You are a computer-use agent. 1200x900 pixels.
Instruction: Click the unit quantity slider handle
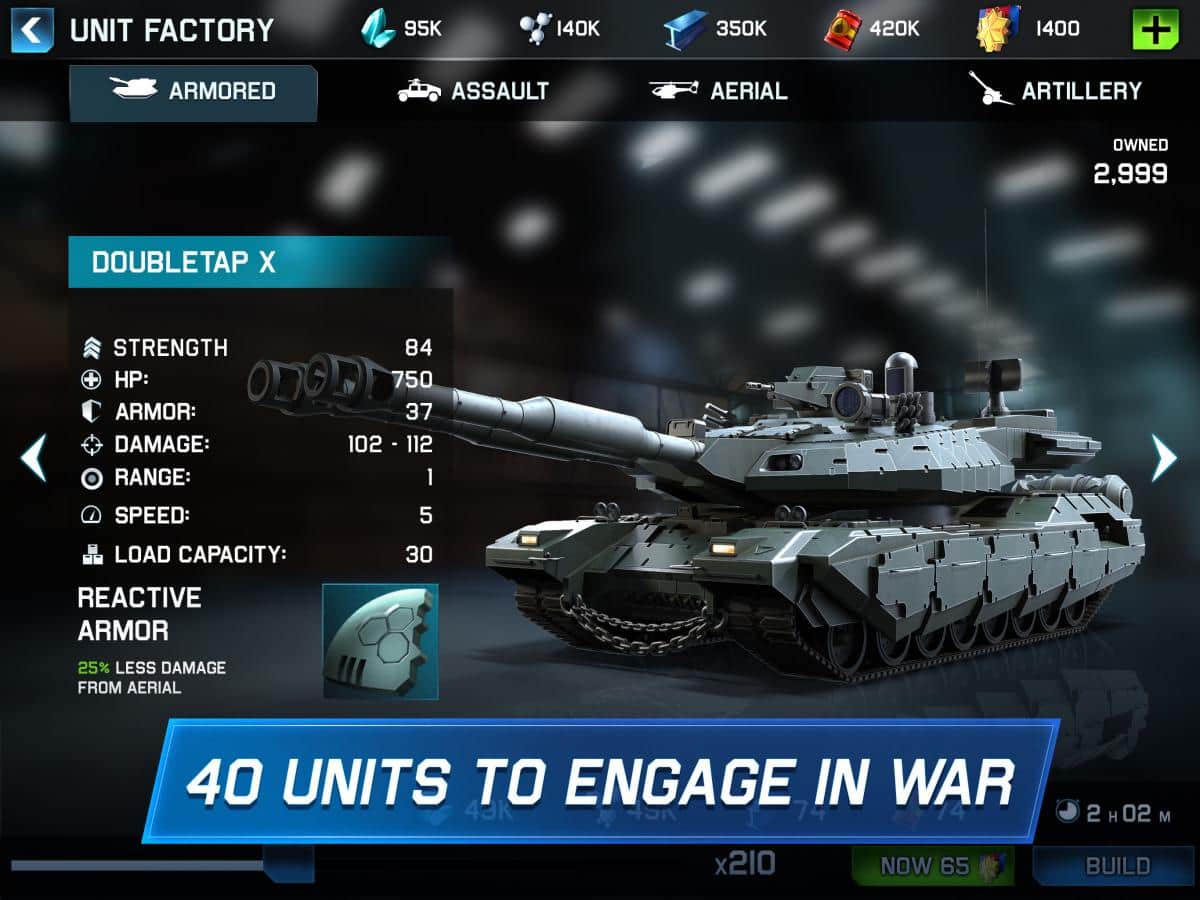pos(288,864)
